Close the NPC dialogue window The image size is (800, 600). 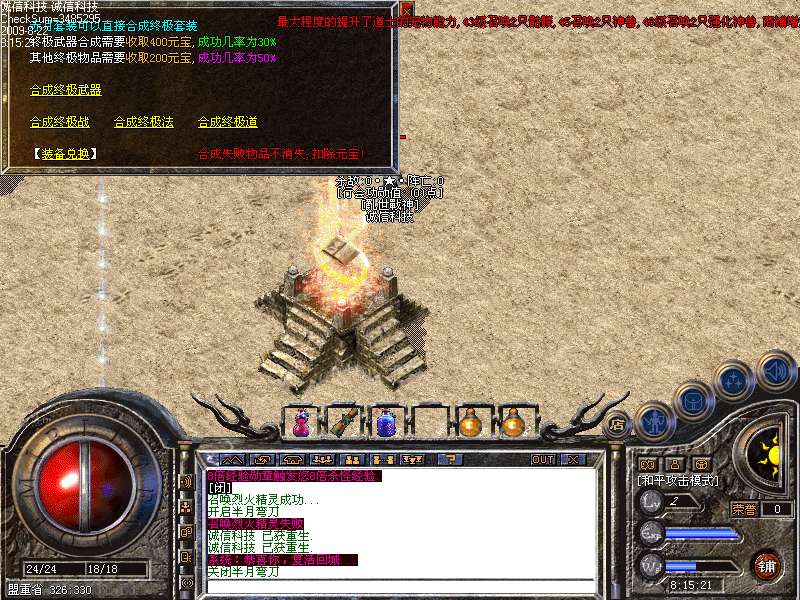(x=406, y=9)
